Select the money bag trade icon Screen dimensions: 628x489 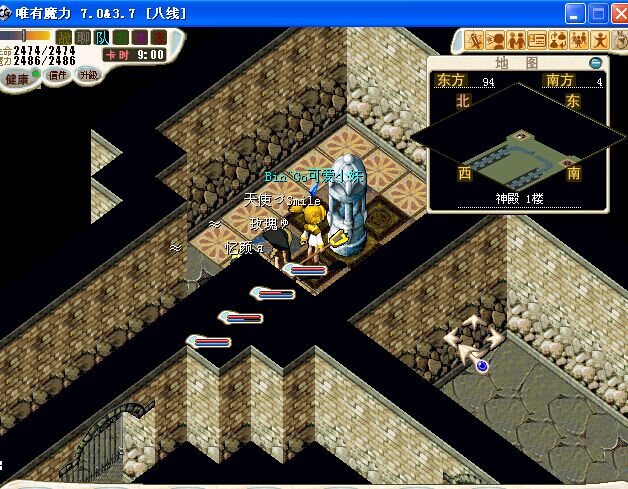(558, 41)
